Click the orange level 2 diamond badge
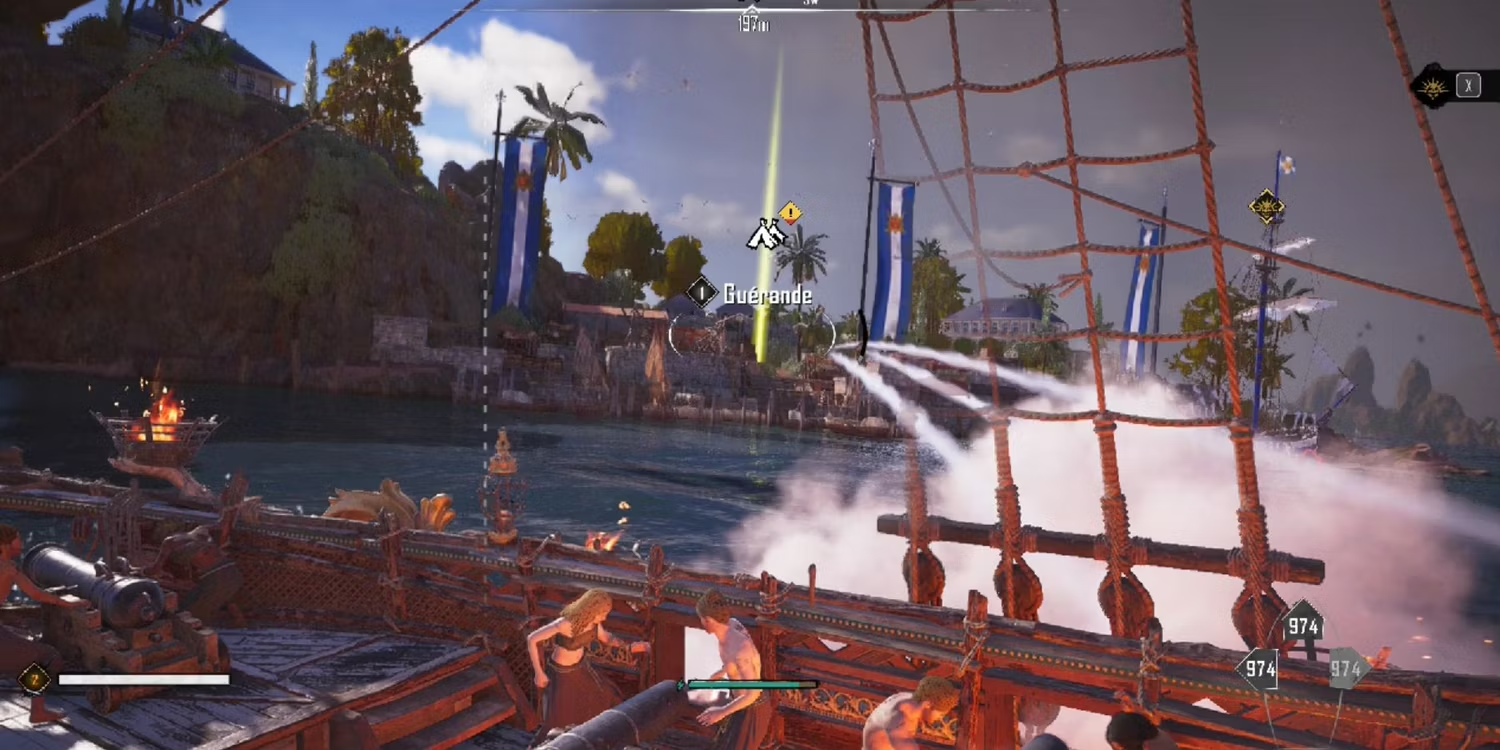1500x750 pixels. click(34, 680)
